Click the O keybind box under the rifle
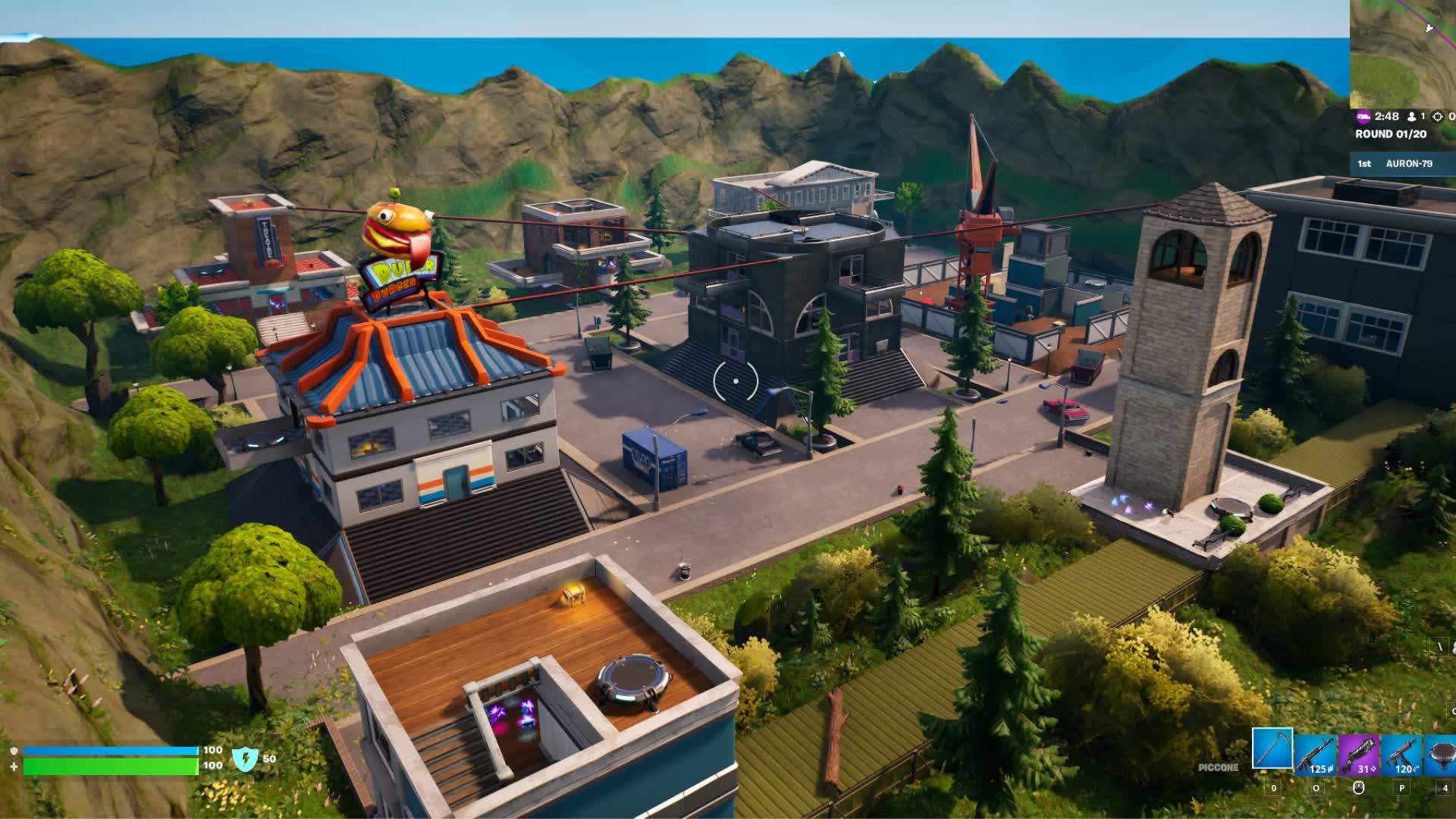 (1316, 789)
